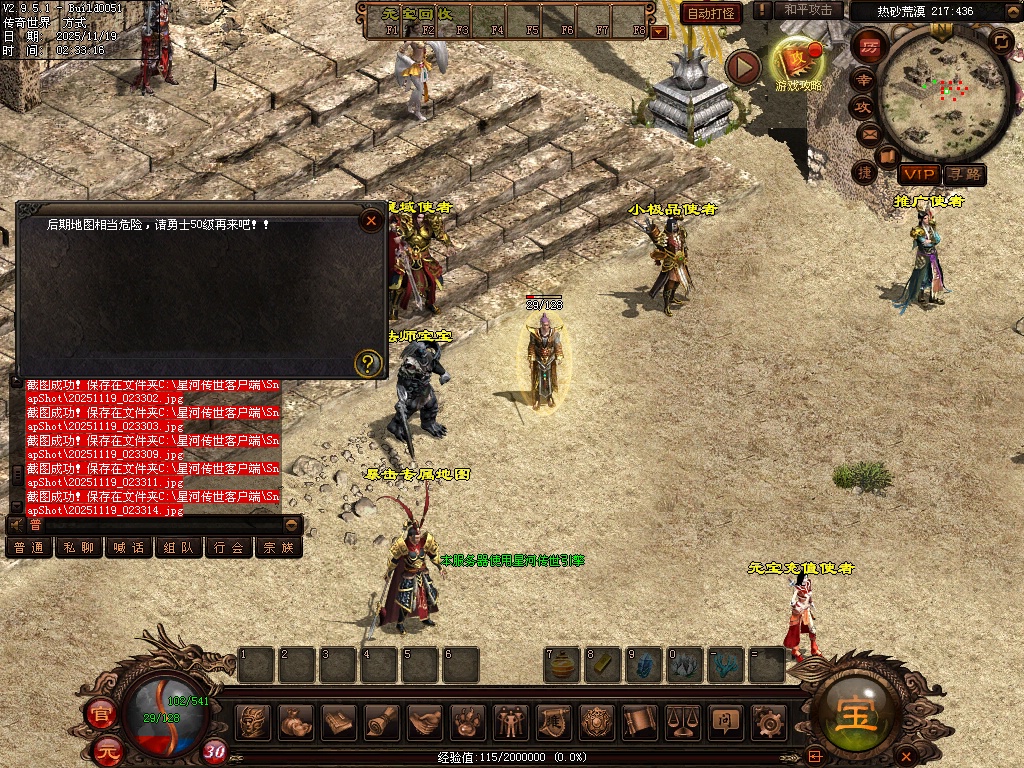Click the dialogue help question mark
This screenshot has width=1024, height=768.
click(x=369, y=362)
